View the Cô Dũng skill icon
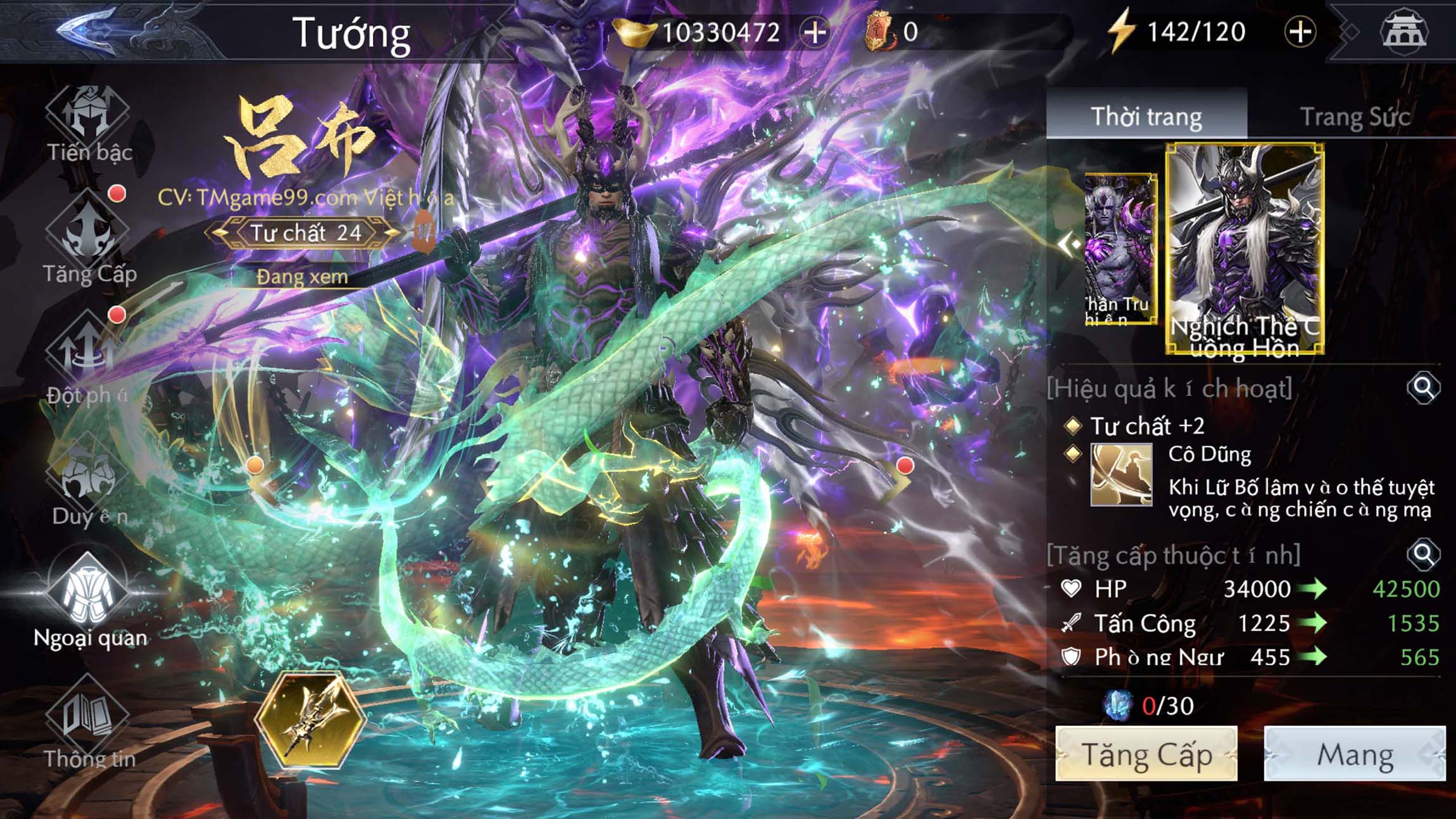The width and height of the screenshot is (1456, 819). point(1120,475)
